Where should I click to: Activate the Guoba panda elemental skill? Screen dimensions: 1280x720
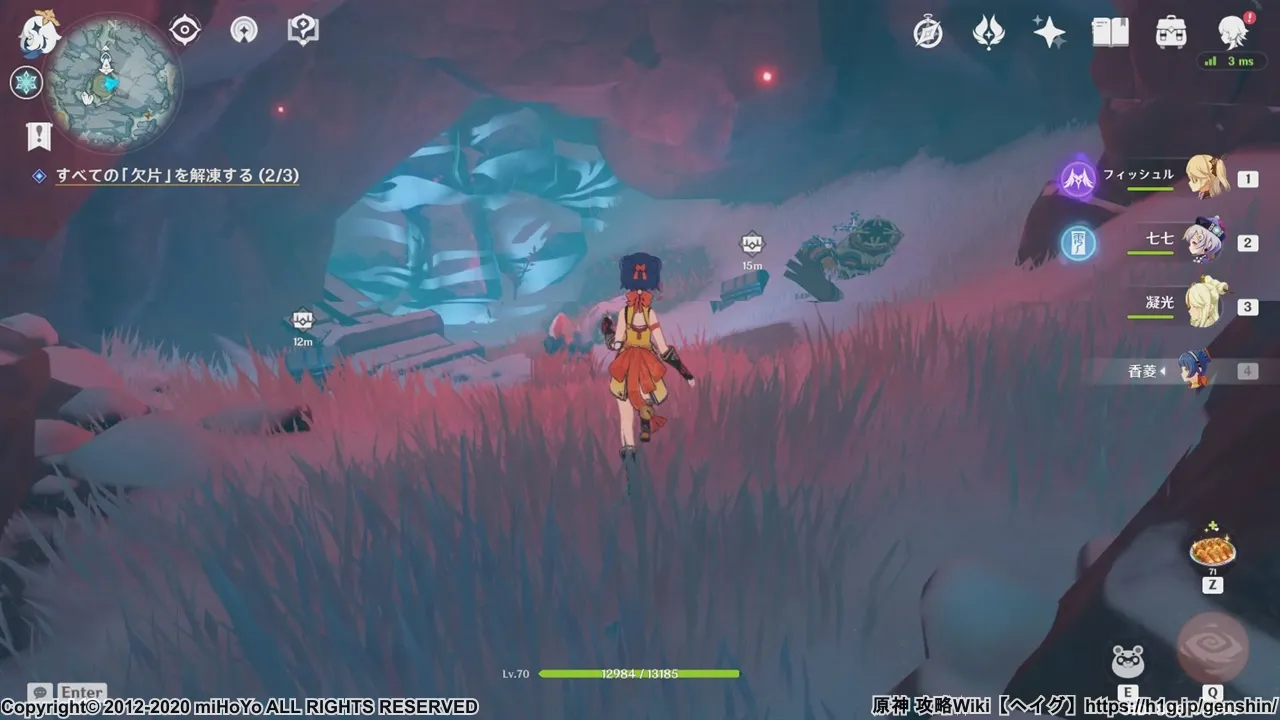1128,661
